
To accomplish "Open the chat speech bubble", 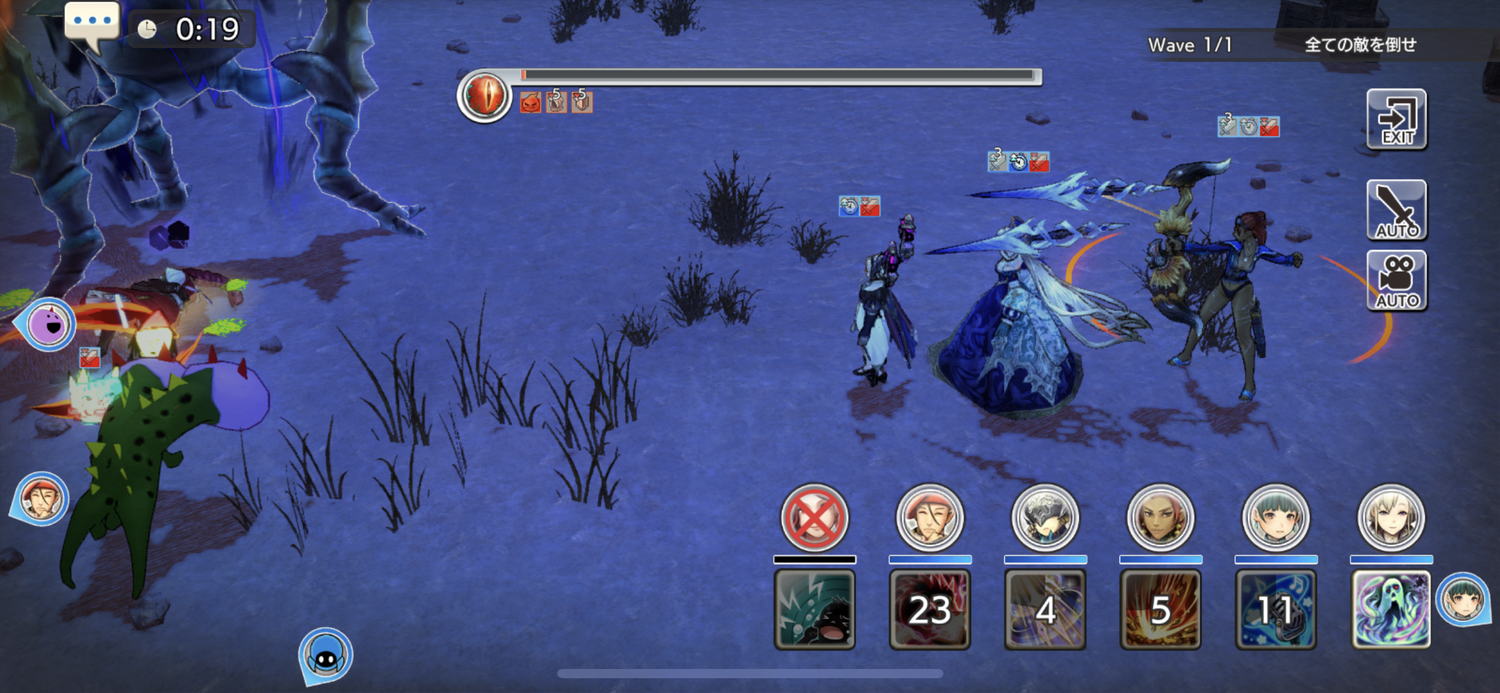I will [x=92, y=24].
